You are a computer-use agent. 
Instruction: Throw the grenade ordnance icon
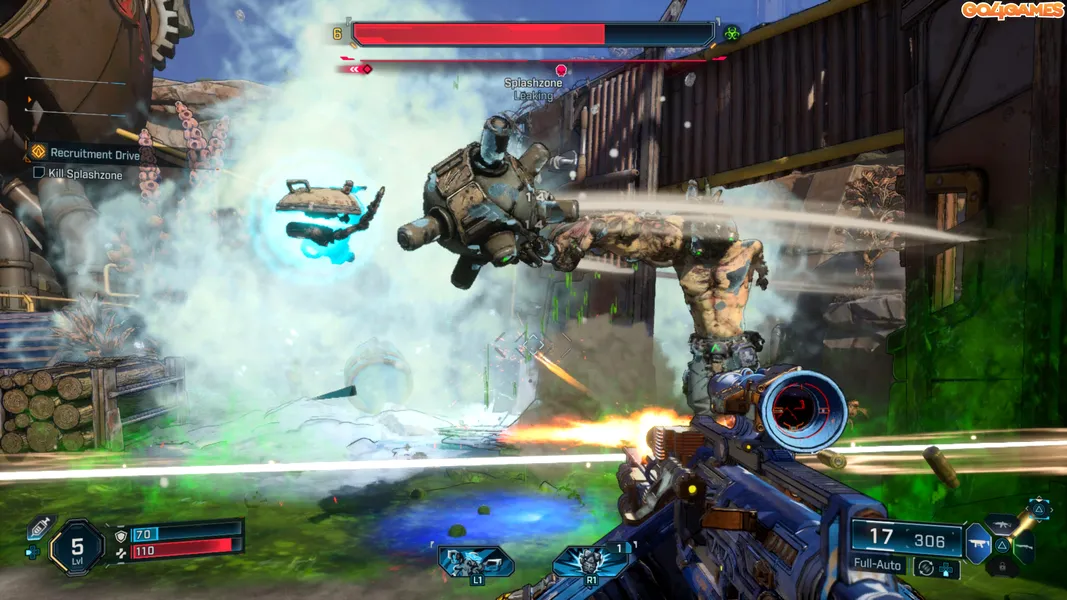coord(590,561)
